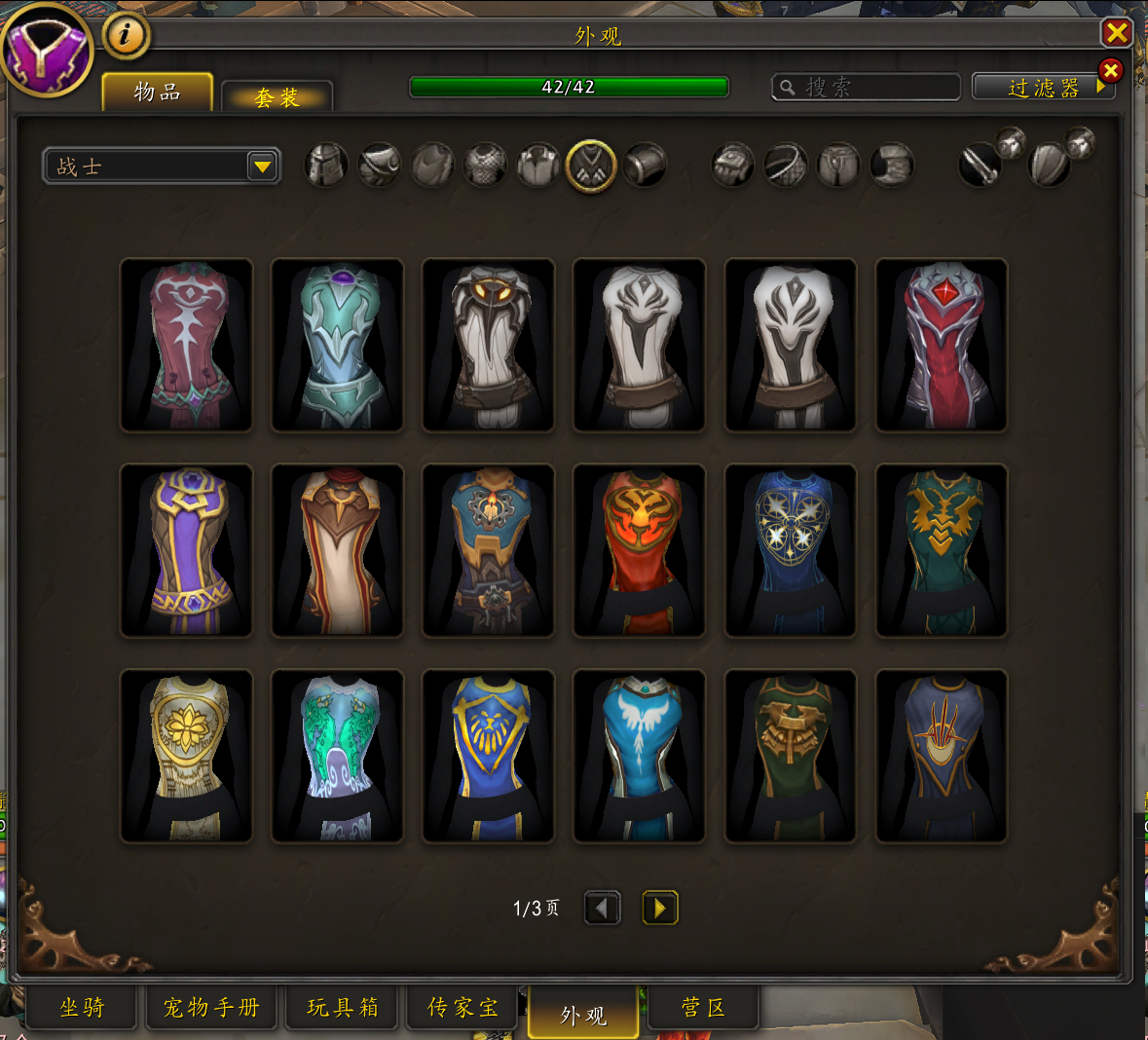Open the 过滤器 filter menu
The width and height of the screenshot is (1148, 1040).
tap(1043, 88)
